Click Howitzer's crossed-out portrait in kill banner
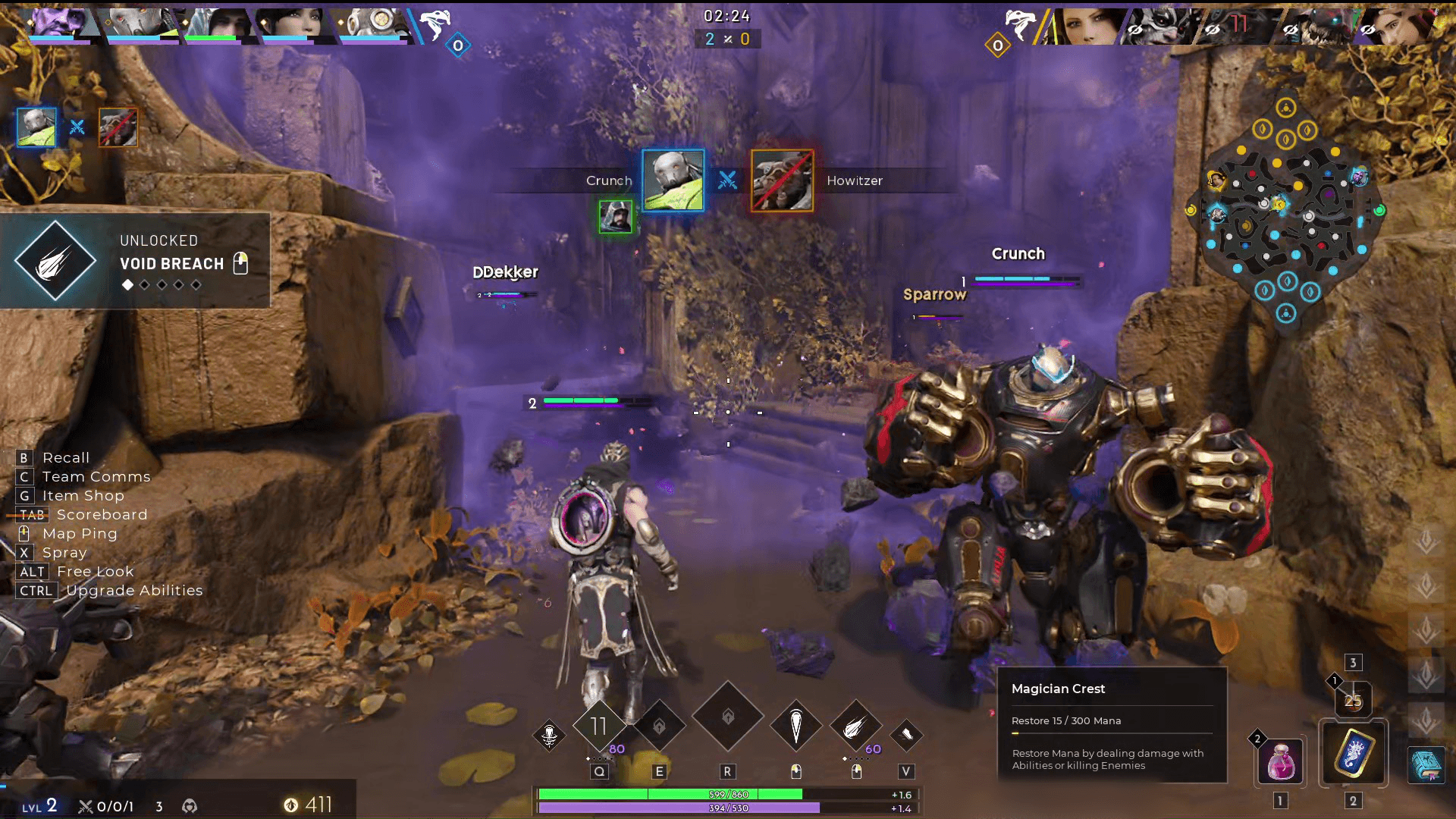 pos(782,180)
